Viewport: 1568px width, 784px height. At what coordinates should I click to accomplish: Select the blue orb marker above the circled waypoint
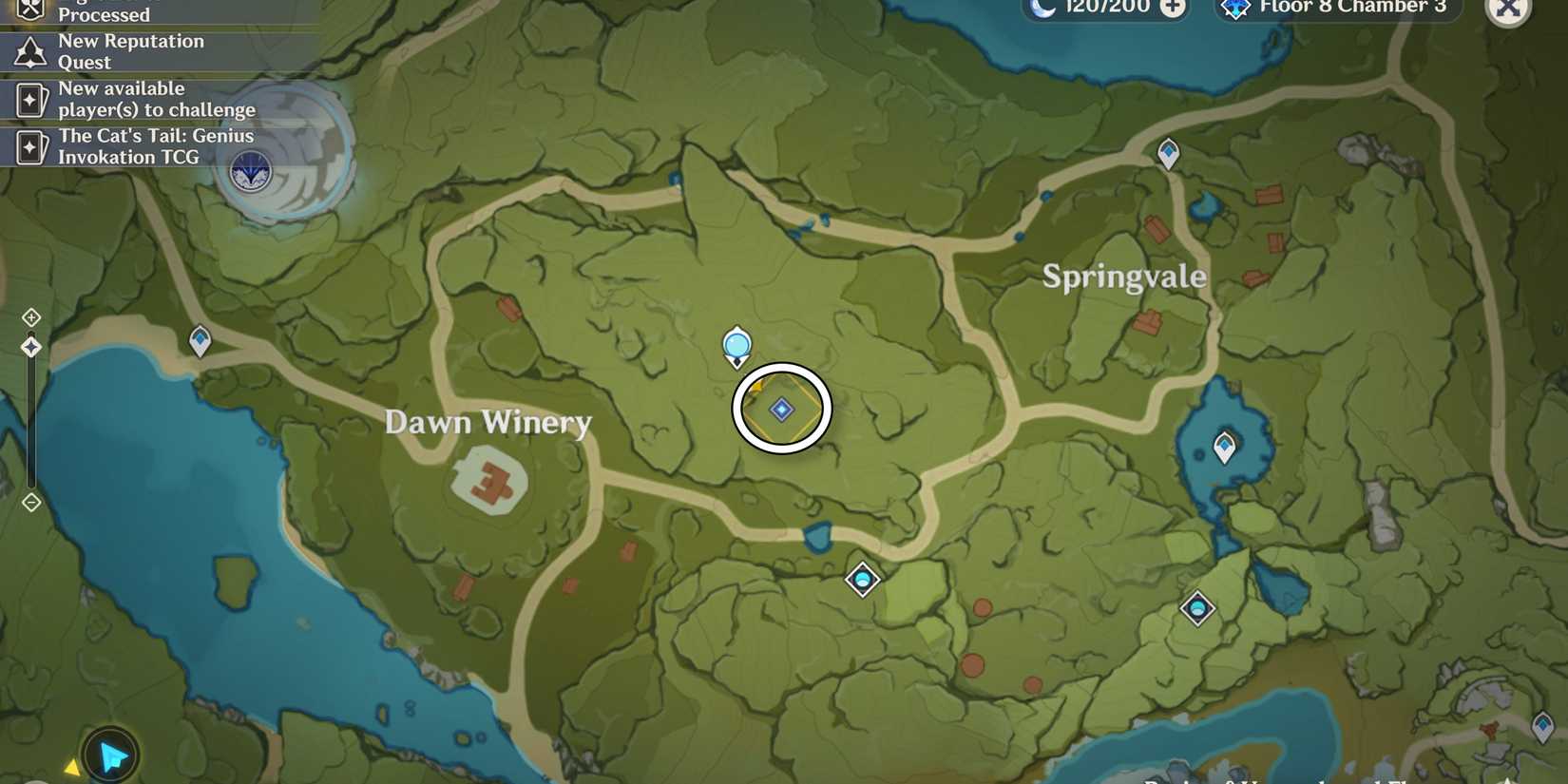pyautogui.click(x=736, y=347)
